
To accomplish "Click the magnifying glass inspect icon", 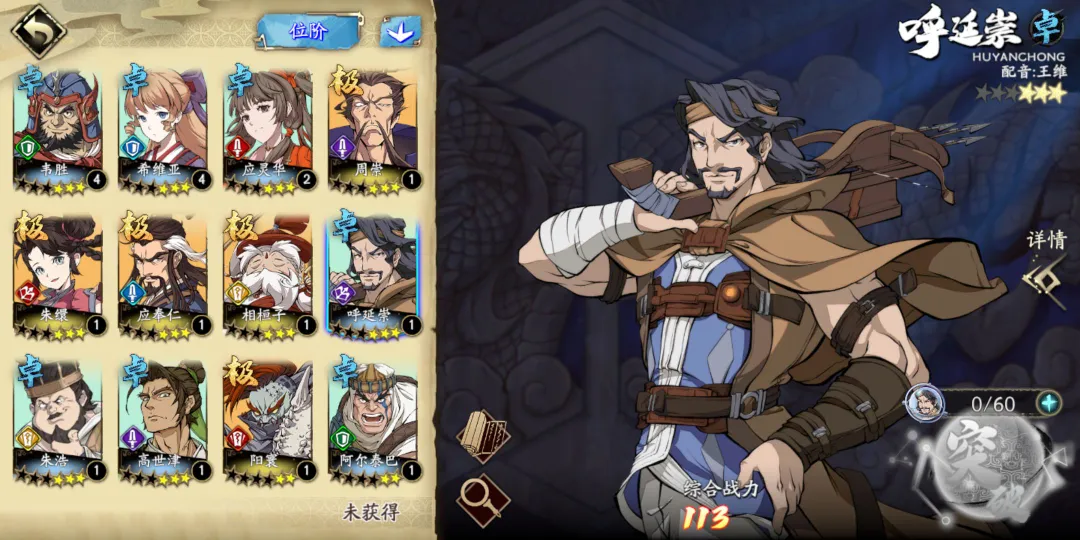I will point(482,497).
